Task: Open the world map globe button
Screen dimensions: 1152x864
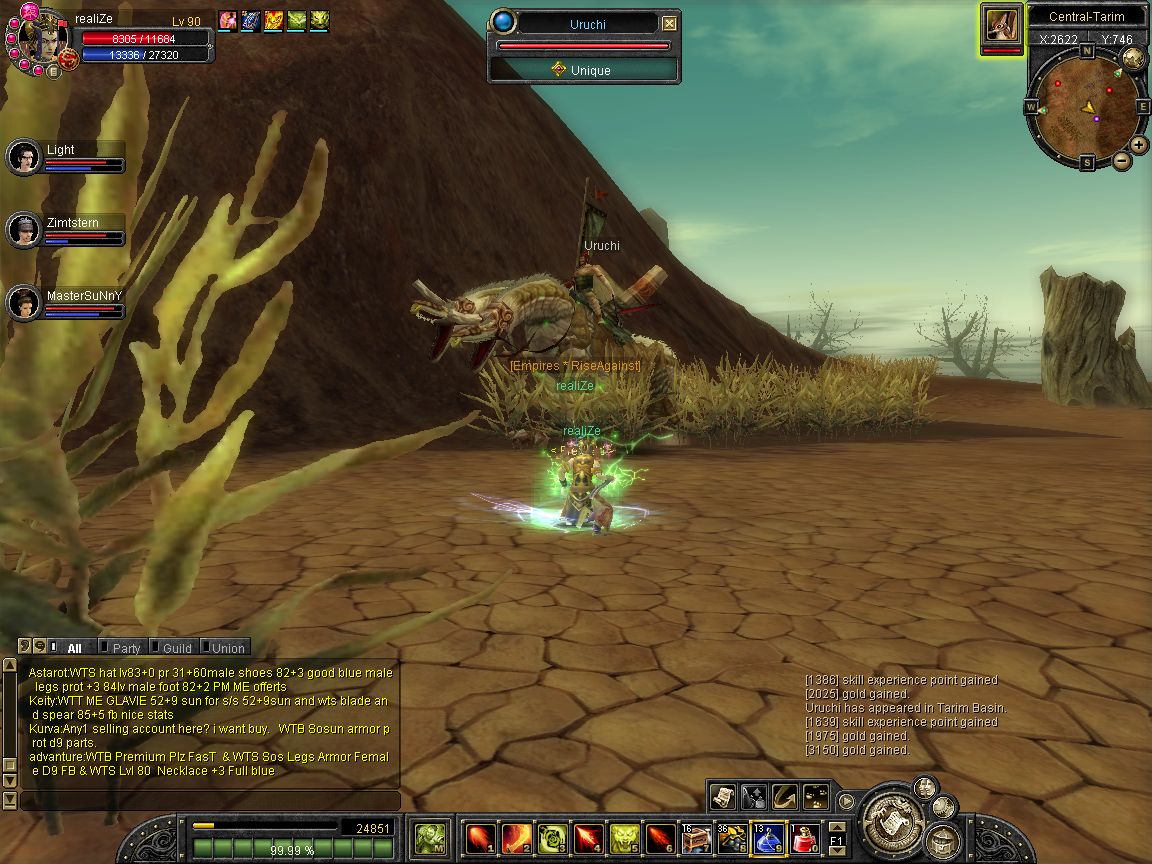Action: (1132, 58)
